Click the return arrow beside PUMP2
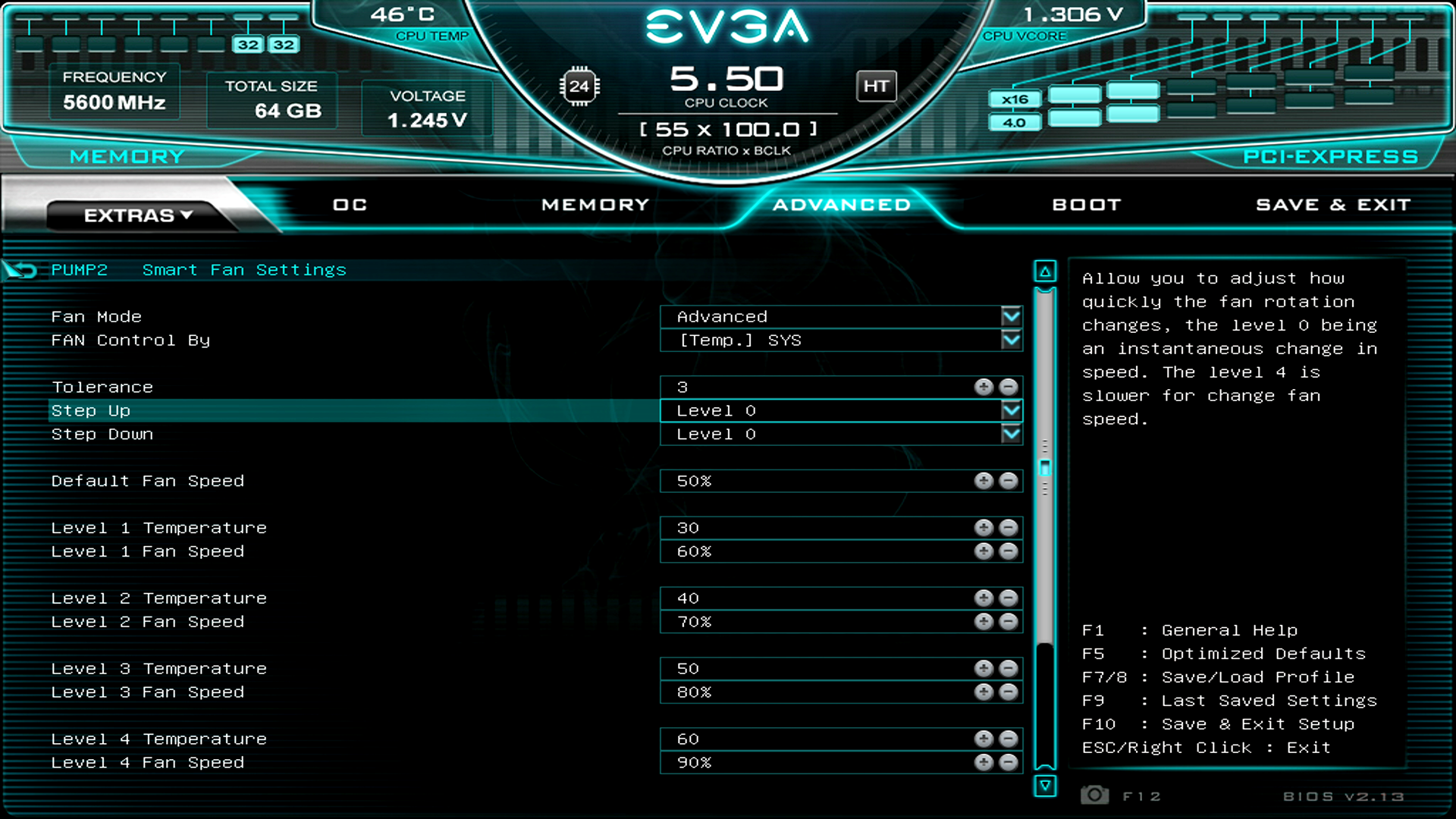Image resolution: width=1456 pixels, height=819 pixels. tap(20, 268)
